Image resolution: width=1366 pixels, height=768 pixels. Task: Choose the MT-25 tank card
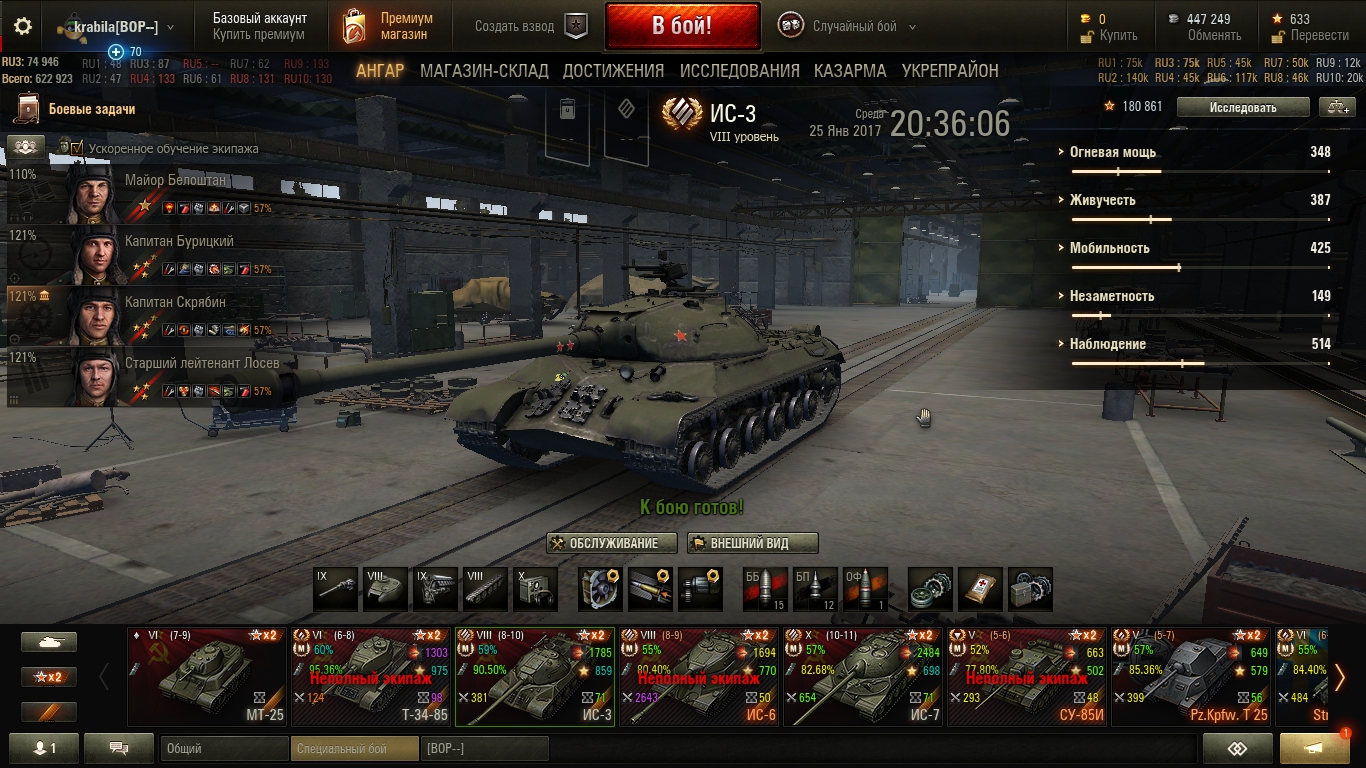pos(208,676)
